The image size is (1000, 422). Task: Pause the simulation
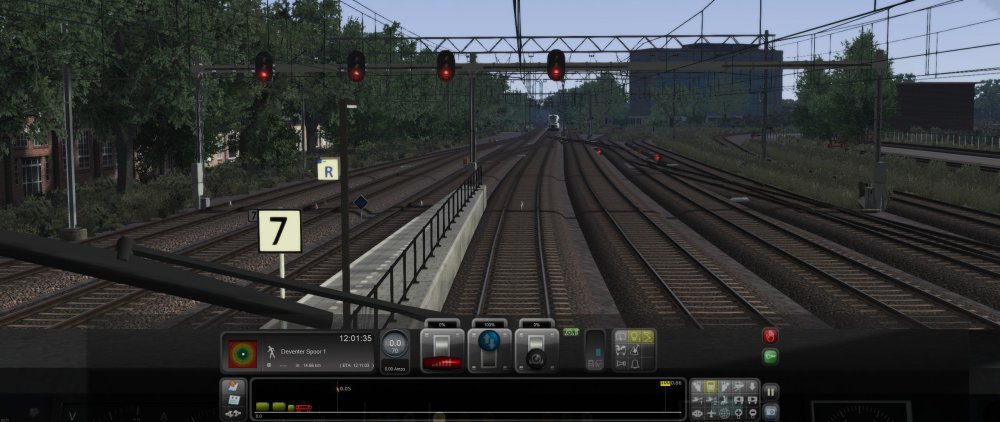click(771, 391)
